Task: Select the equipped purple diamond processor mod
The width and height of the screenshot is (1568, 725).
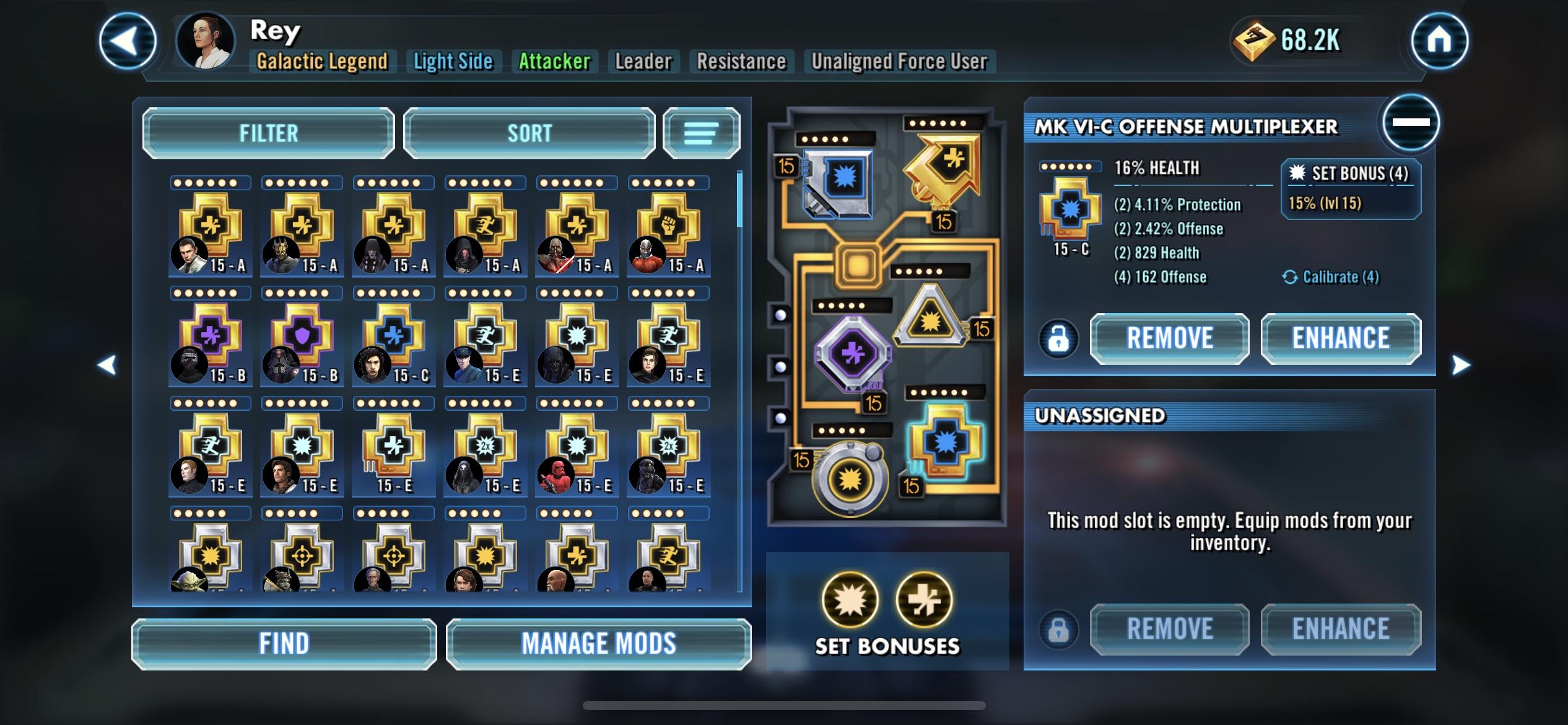Action: tap(852, 353)
